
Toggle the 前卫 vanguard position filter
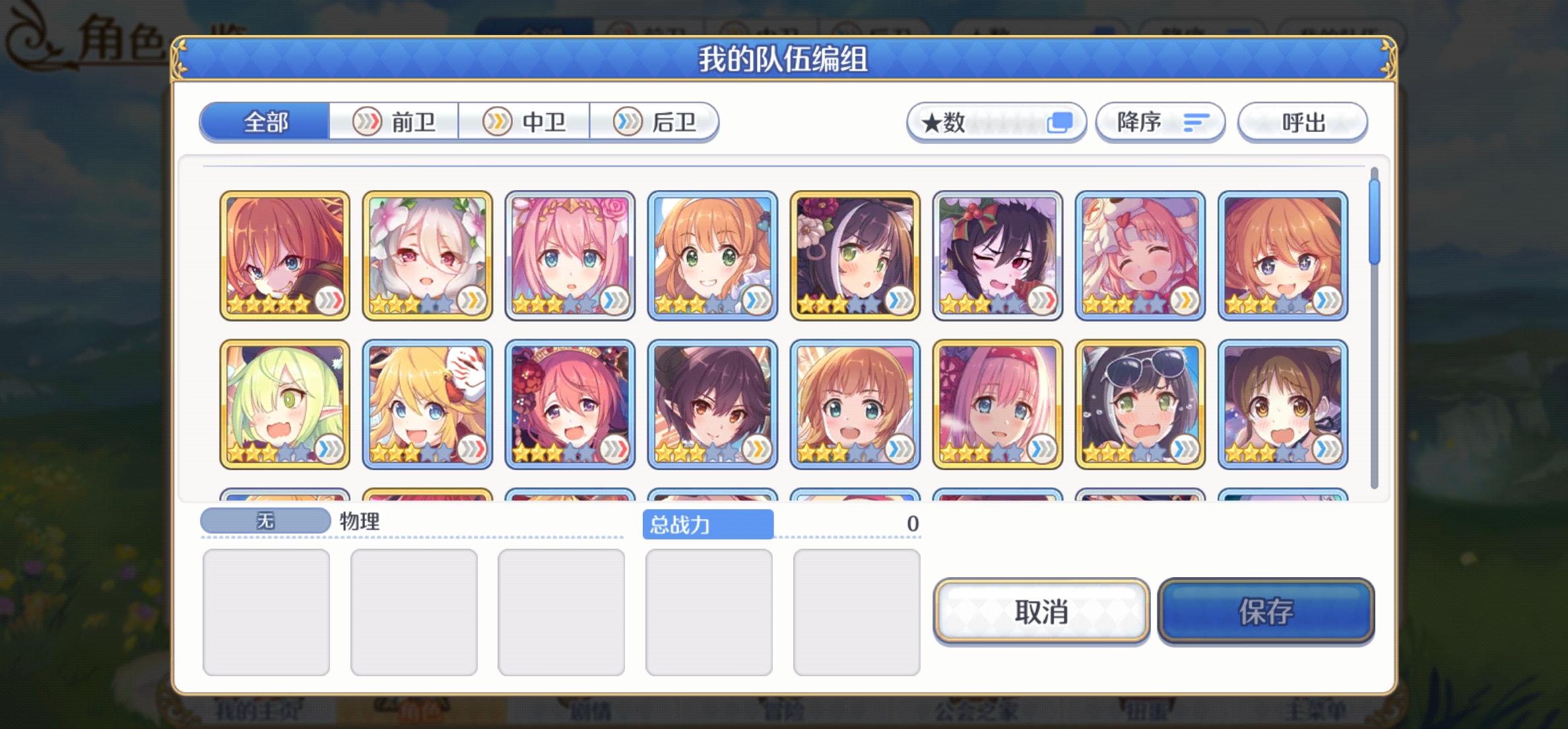pyautogui.click(x=396, y=122)
